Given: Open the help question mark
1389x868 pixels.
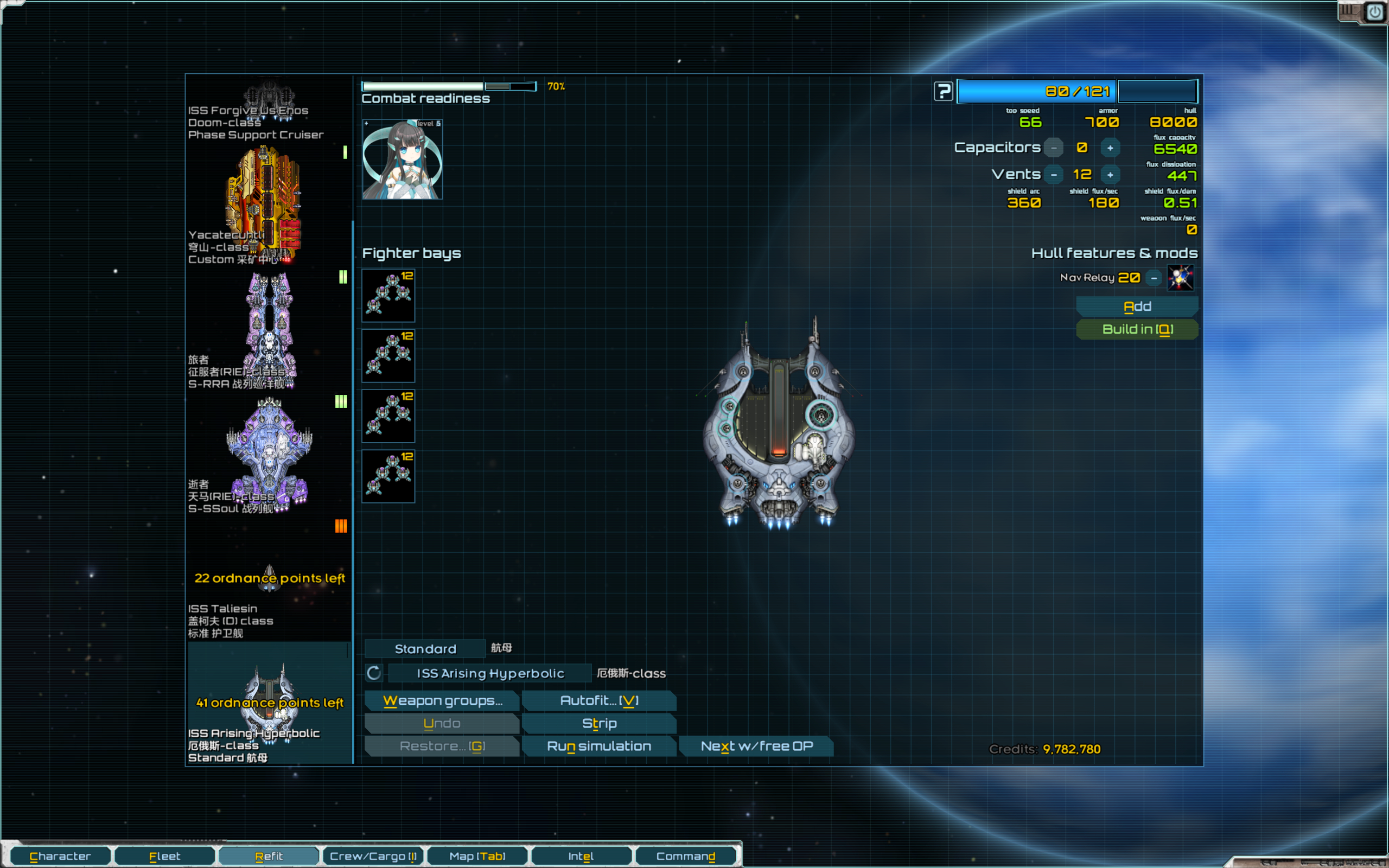Looking at the screenshot, I should (943, 91).
